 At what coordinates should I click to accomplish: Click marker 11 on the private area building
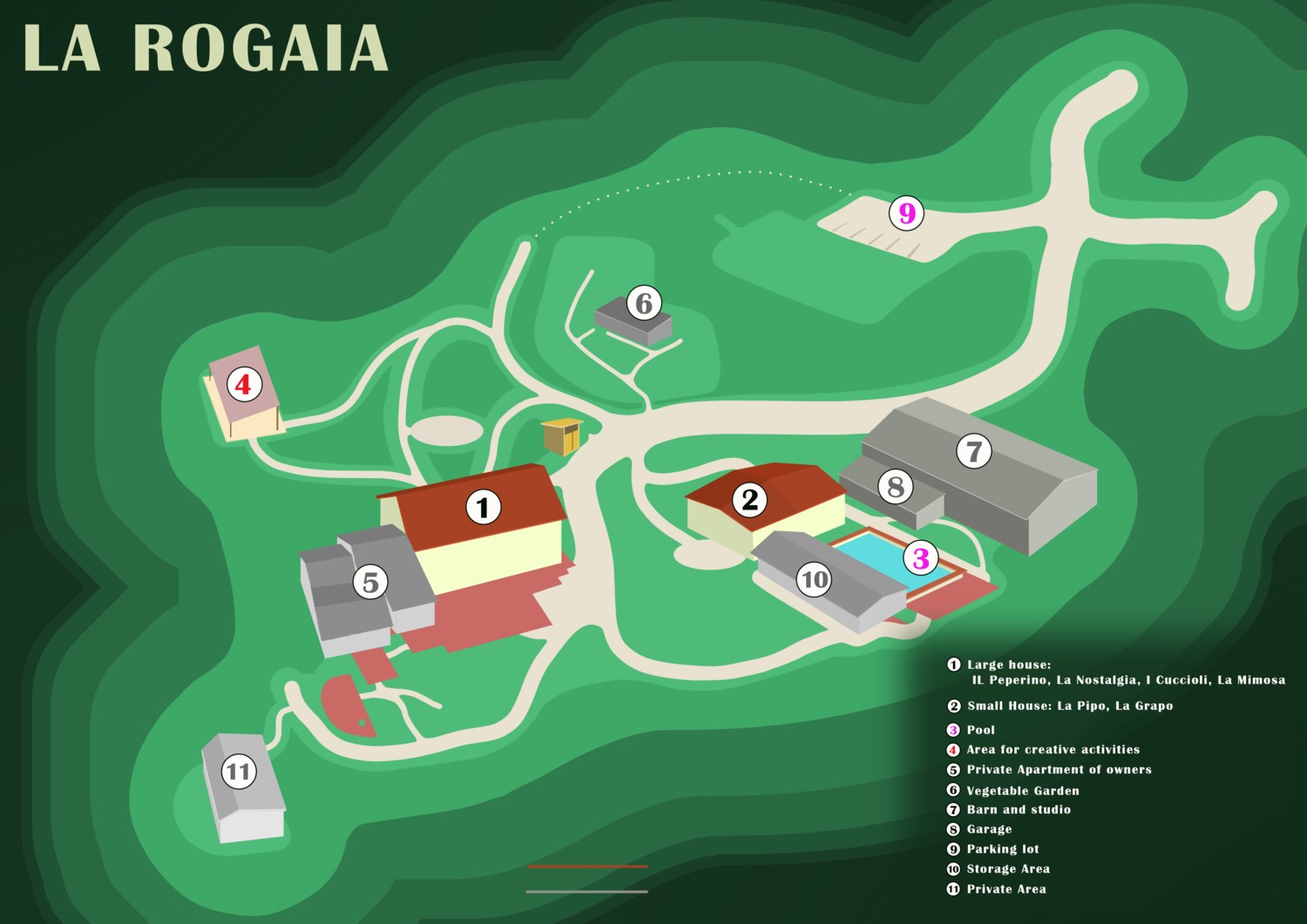tap(238, 772)
